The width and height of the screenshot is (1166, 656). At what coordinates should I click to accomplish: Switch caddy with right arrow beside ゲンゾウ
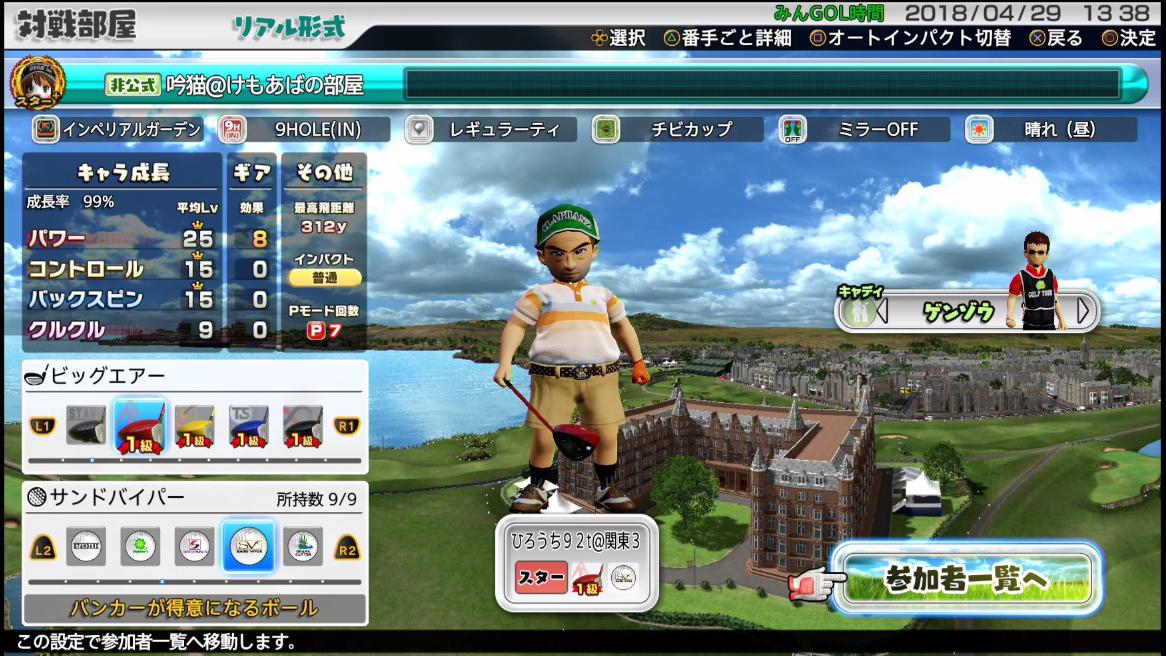(x=1083, y=311)
